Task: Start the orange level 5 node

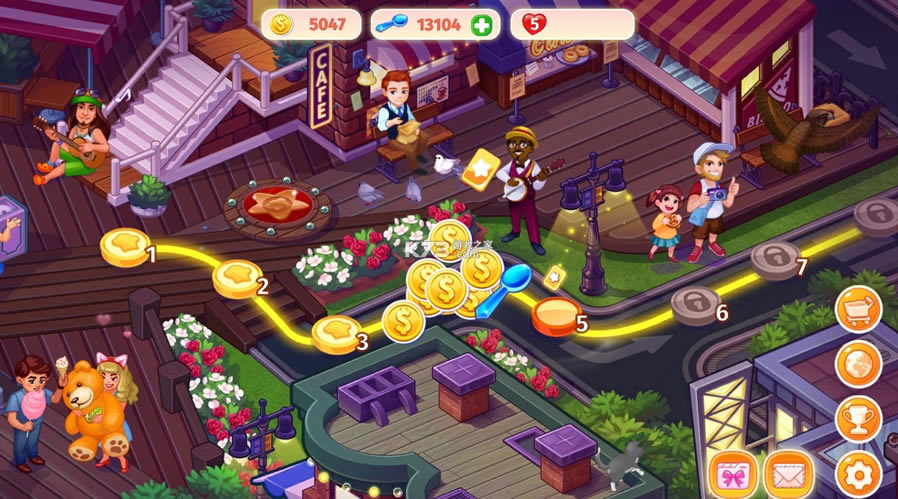Action: point(553,315)
